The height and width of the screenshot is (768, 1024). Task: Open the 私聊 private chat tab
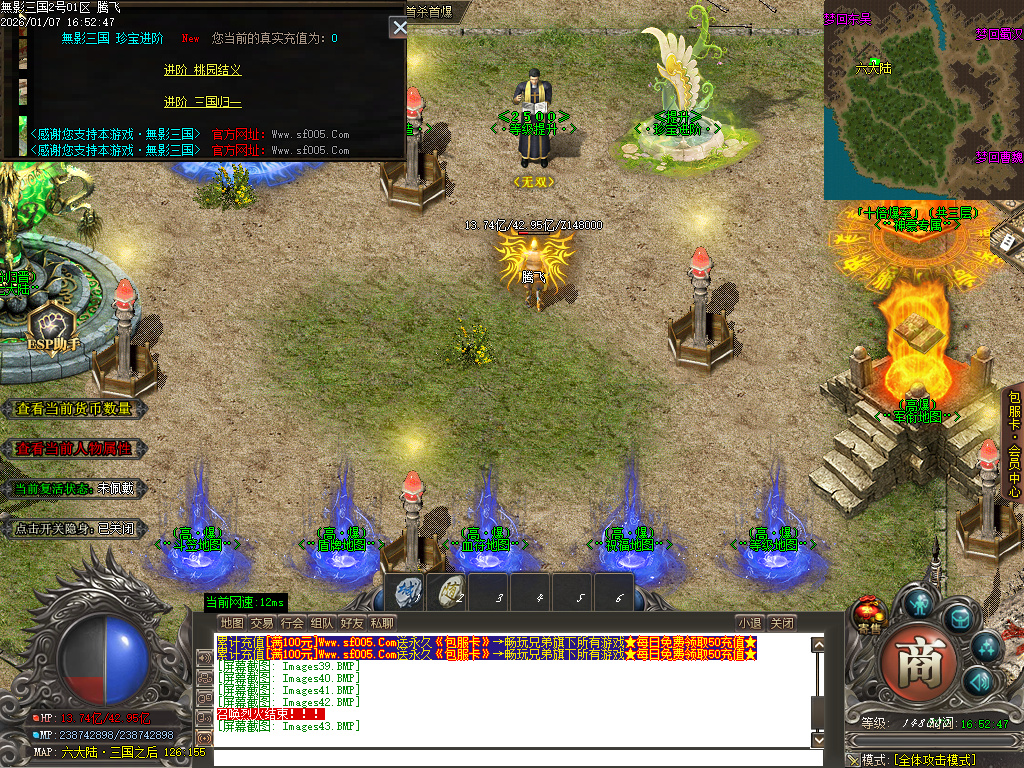click(x=382, y=623)
